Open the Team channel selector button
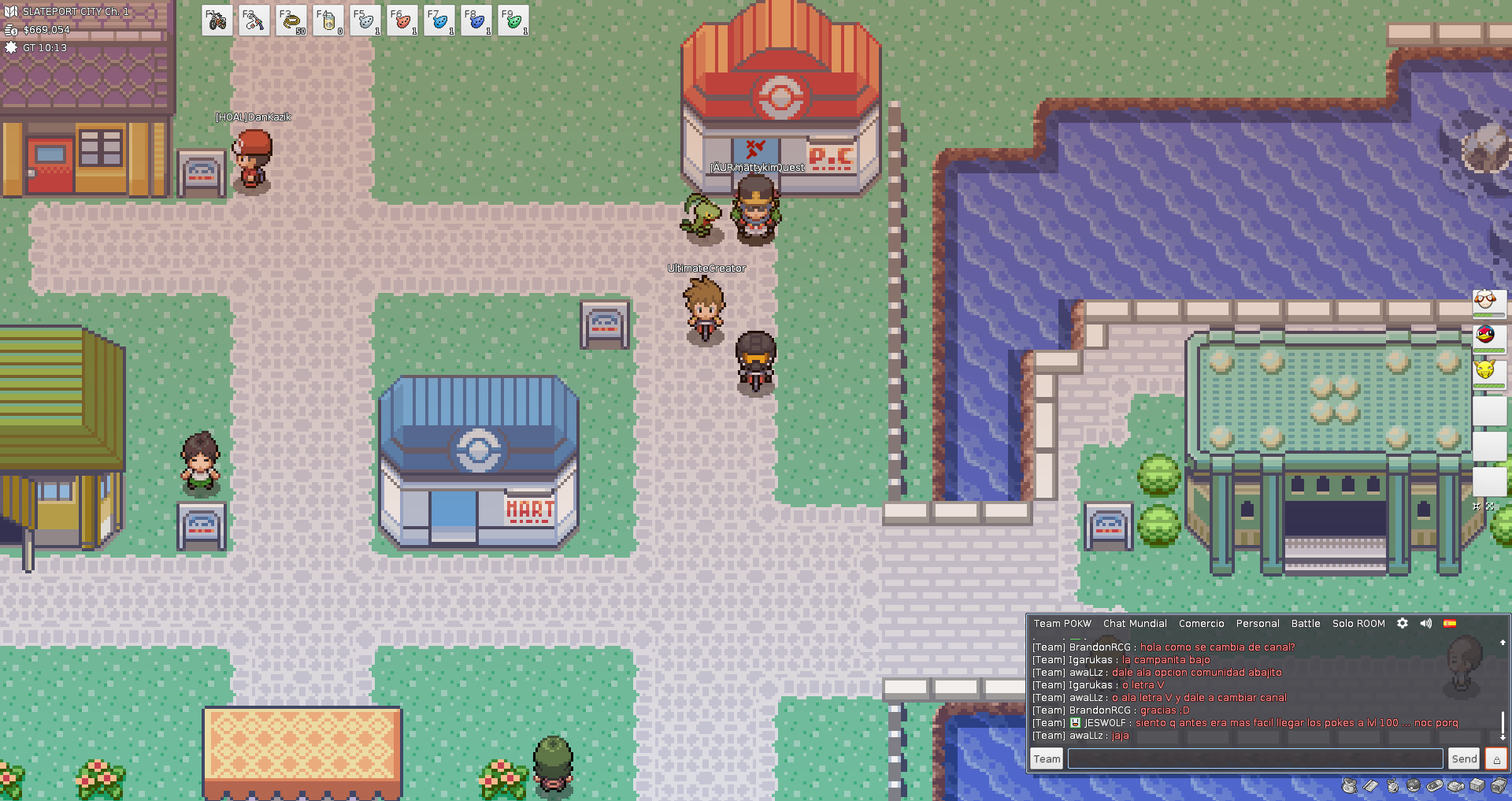This screenshot has height=801, width=1512. pyautogui.click(x=1047, y=758)
